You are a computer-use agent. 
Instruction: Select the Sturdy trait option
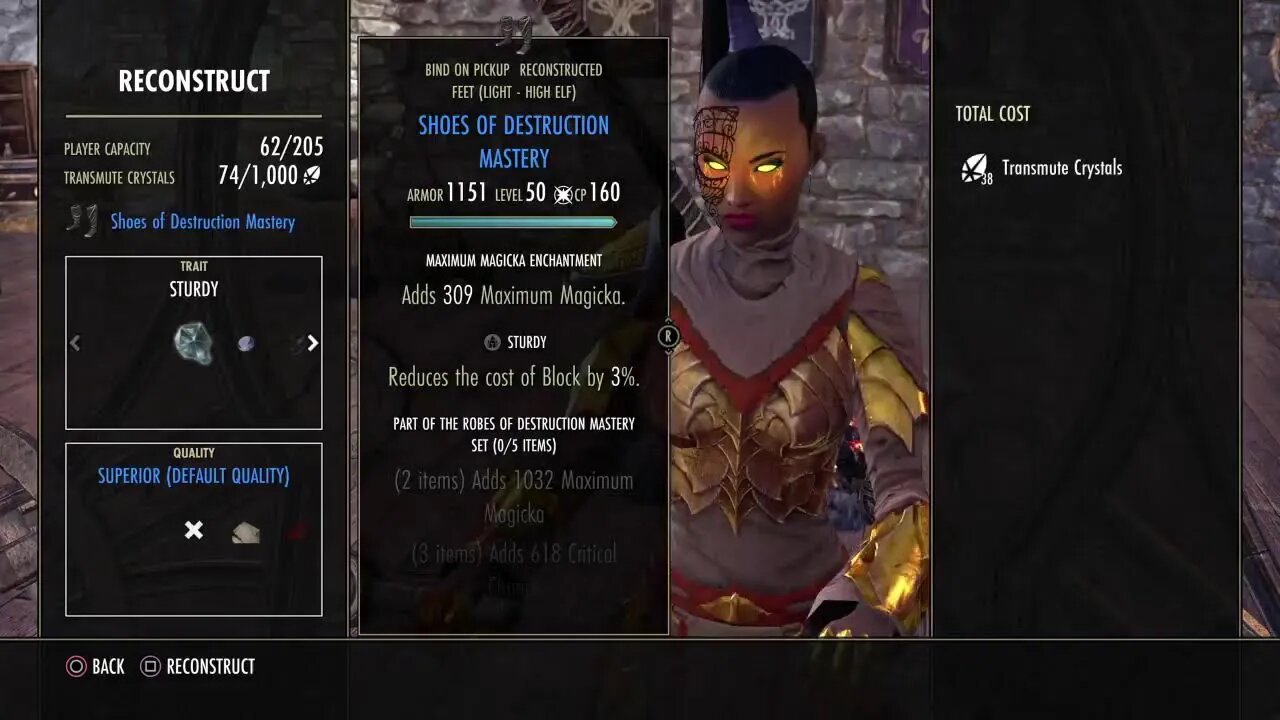point(192,289)
